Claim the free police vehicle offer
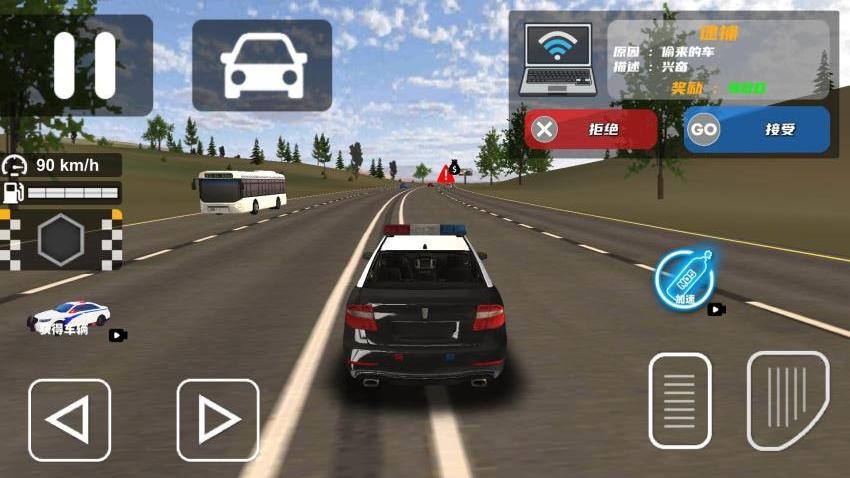 70,318
